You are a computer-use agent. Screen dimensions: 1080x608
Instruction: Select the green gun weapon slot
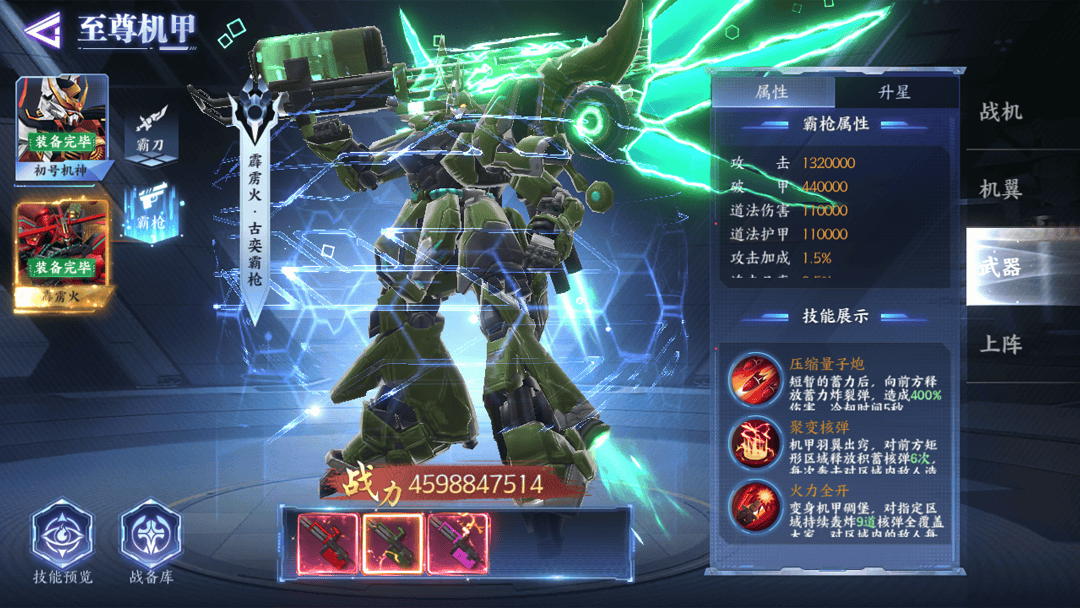393,545
